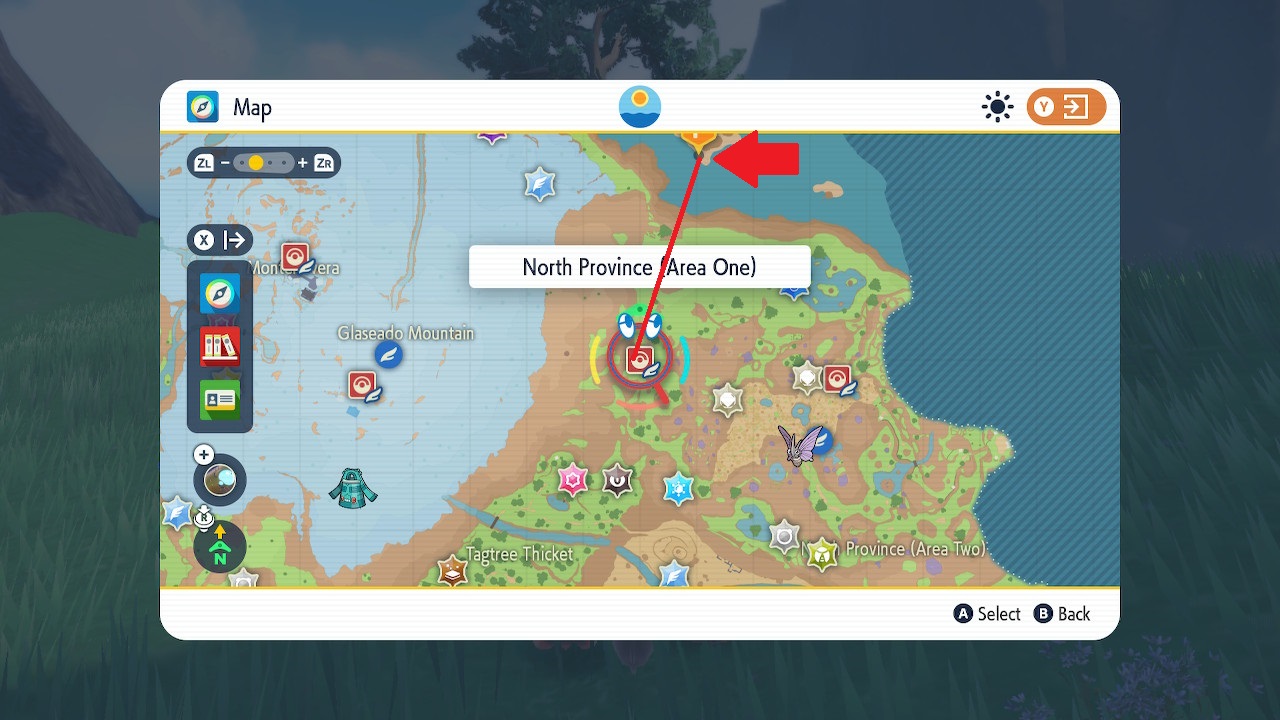Image resolution: width=1280 pixels, height=720 pixels.
Task: Click the current weather icon at top center
Action: click(639, 106)
